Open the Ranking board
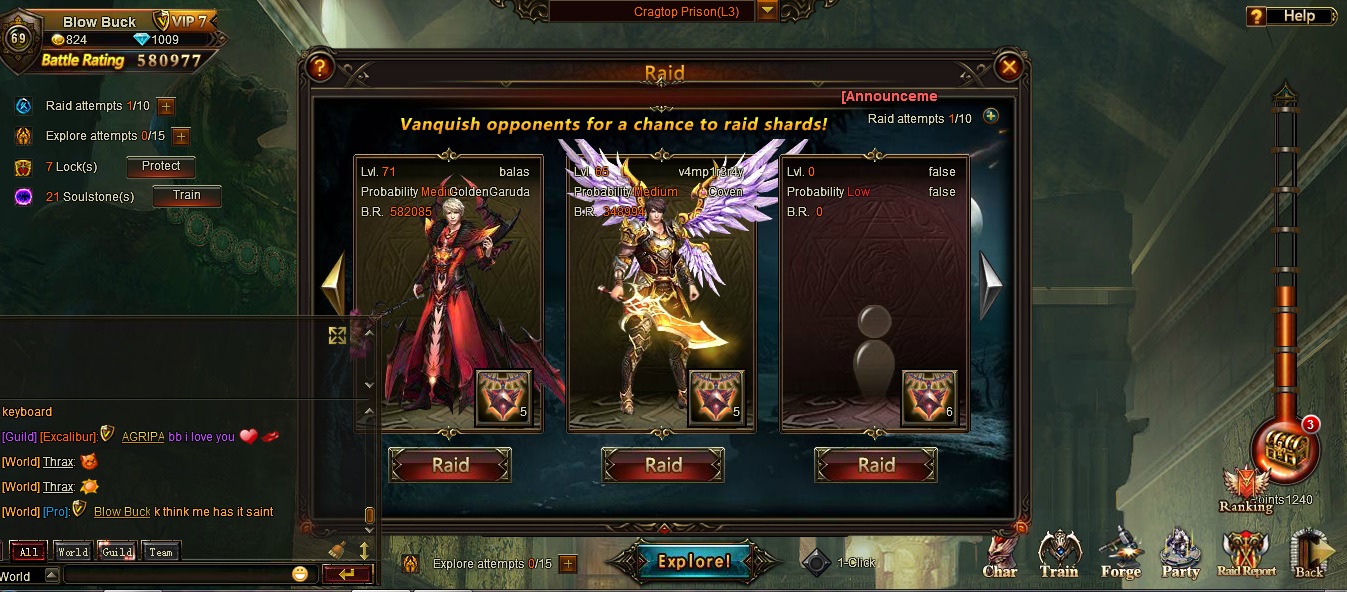The height and width of the screenshot is (592, 1347). pos(1245,492)
